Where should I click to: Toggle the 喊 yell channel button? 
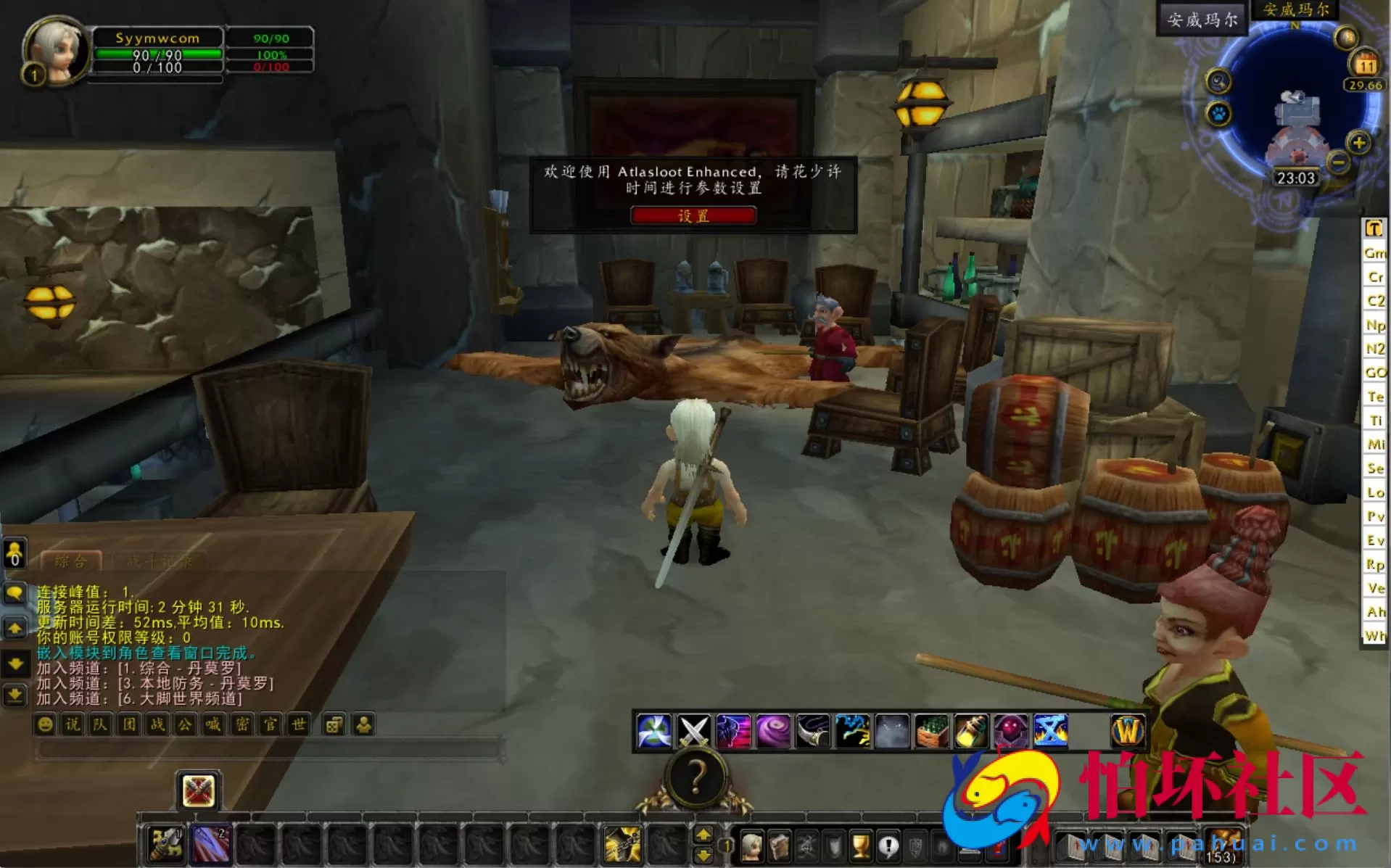click(x=214, y=725)
